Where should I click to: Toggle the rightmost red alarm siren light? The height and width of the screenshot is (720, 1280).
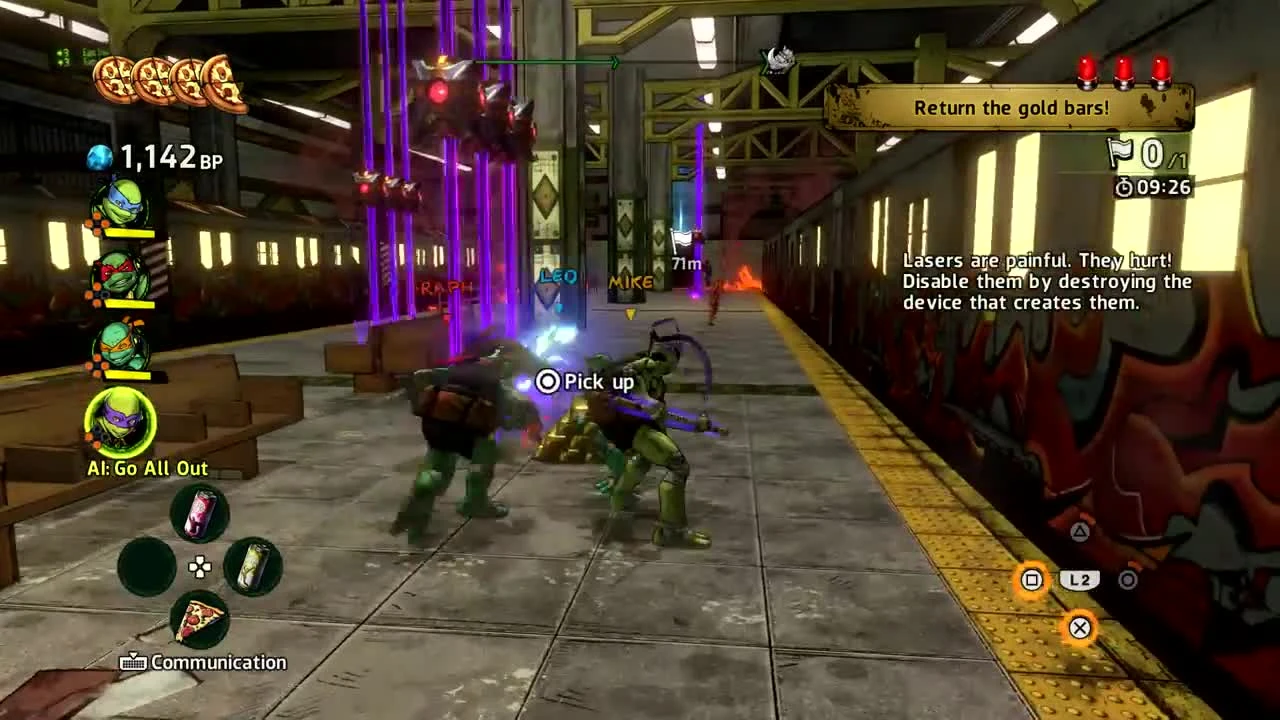[1161, 72]
